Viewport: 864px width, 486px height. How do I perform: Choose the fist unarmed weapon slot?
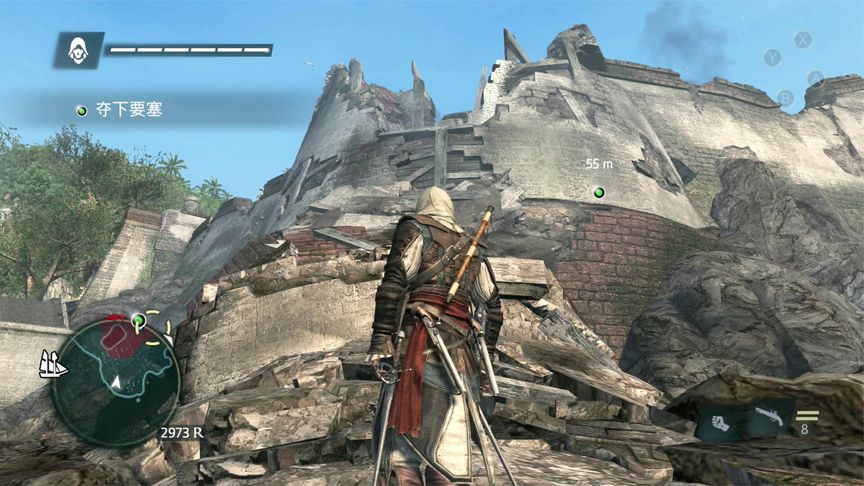(x=720, y=421)
